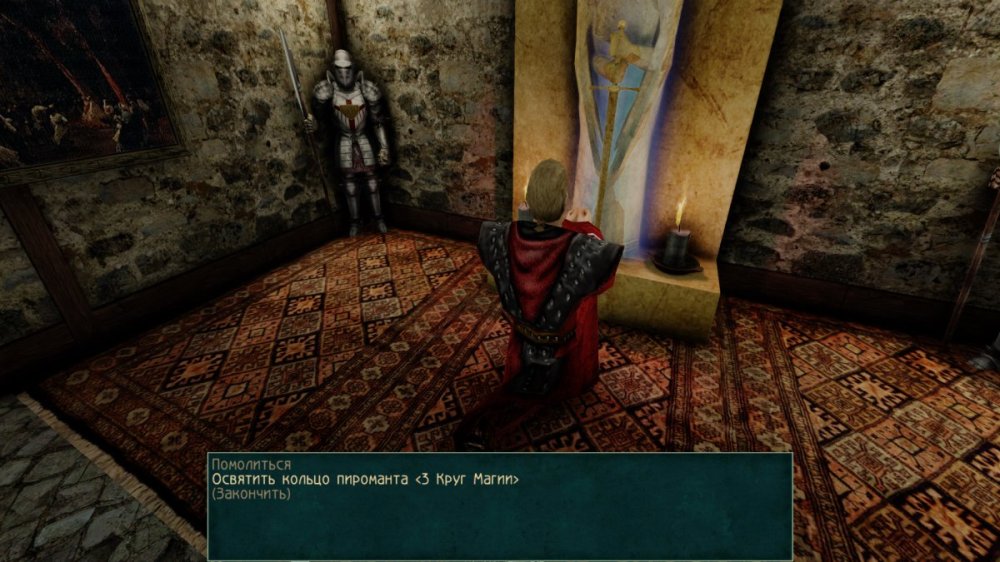Viewport: 1000px width, 562px height.
Task: Choose the "Помолиться" dialogue option
Action: 252,466
